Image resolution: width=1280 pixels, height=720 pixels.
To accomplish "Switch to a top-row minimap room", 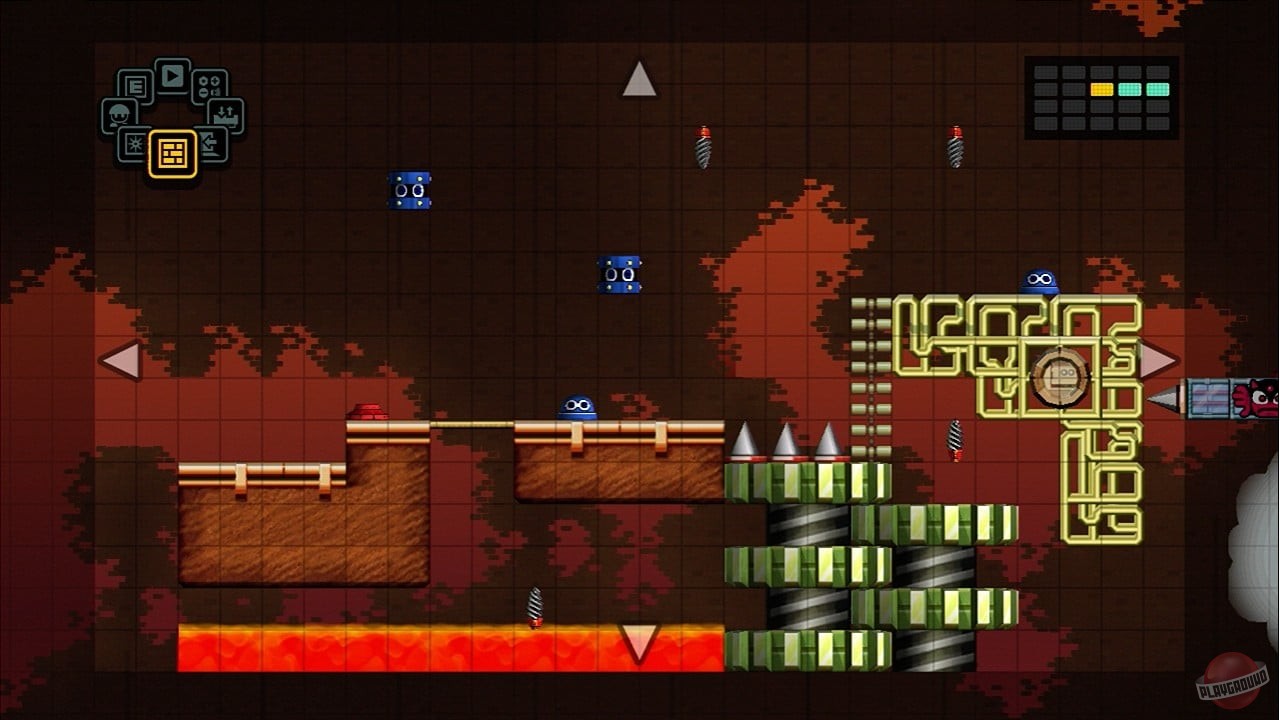I will [x=1074, y=71].
